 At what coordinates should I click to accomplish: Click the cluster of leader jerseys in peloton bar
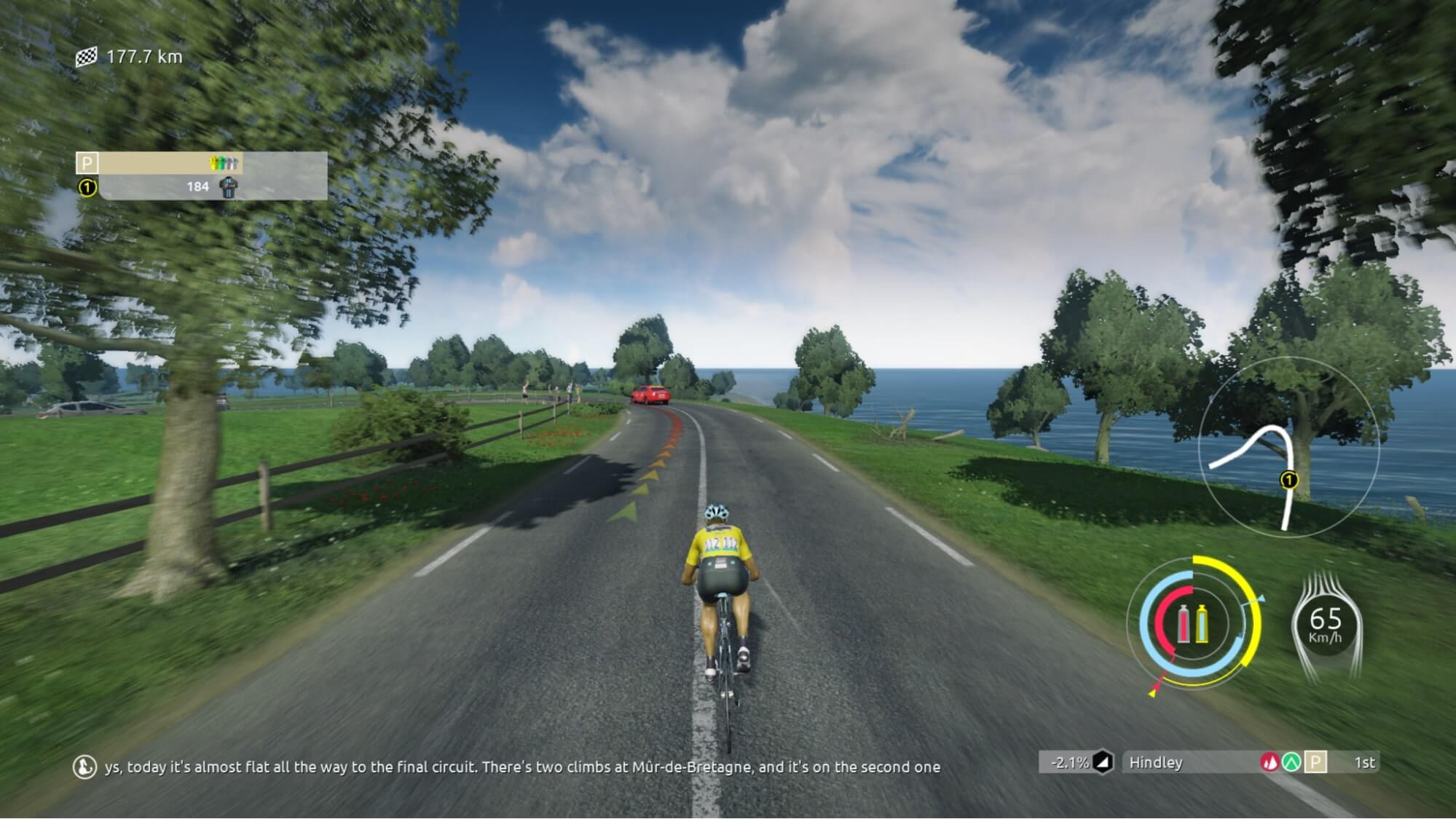224,163
